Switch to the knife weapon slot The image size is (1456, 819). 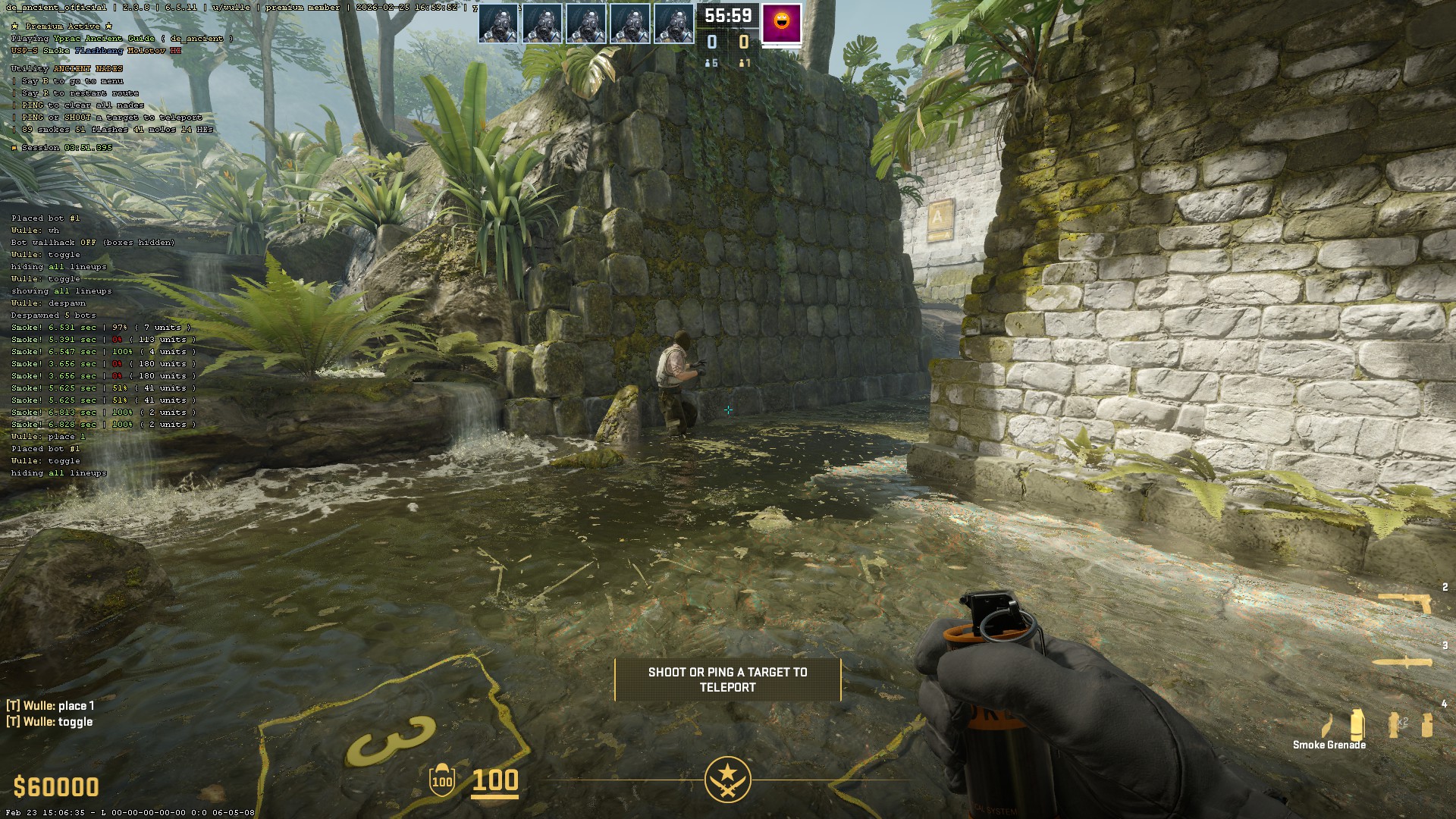pyautogui.click(x=1403, y=662)
